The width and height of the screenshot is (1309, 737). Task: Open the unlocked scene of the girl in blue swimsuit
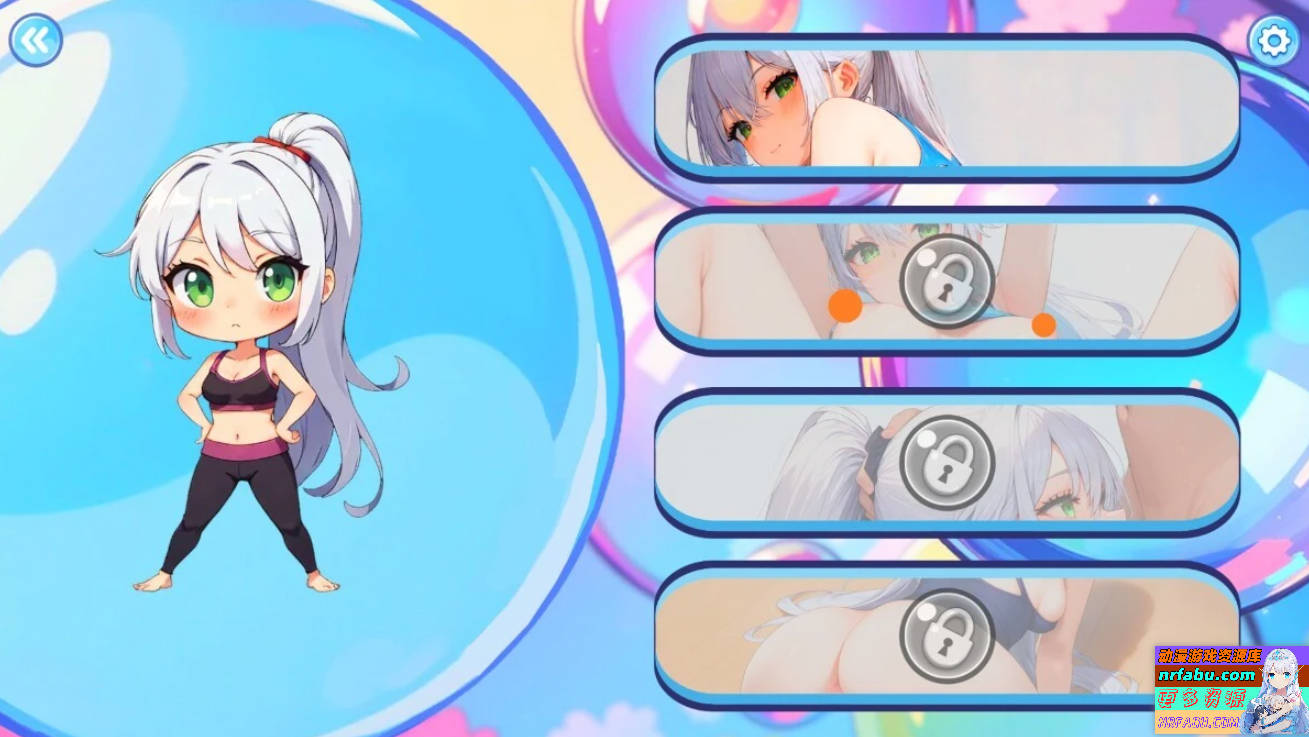point(946,105)
